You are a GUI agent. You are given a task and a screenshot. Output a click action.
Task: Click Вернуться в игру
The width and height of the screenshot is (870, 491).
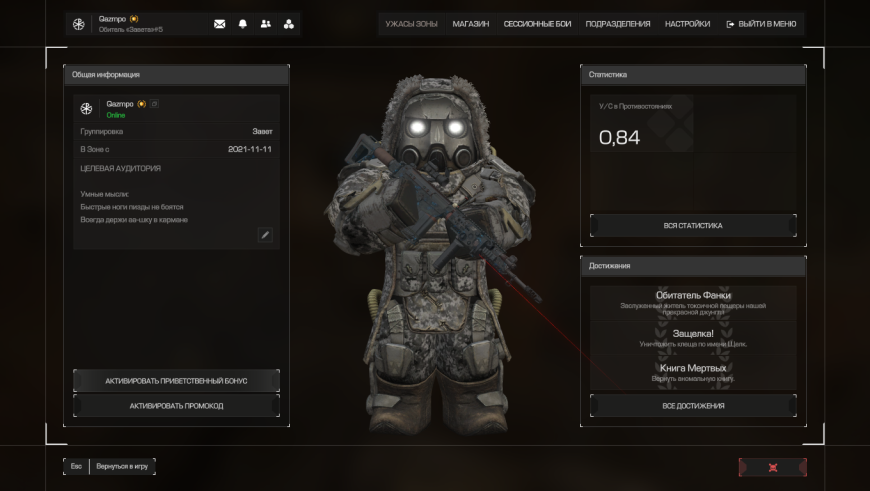[122, 467]
